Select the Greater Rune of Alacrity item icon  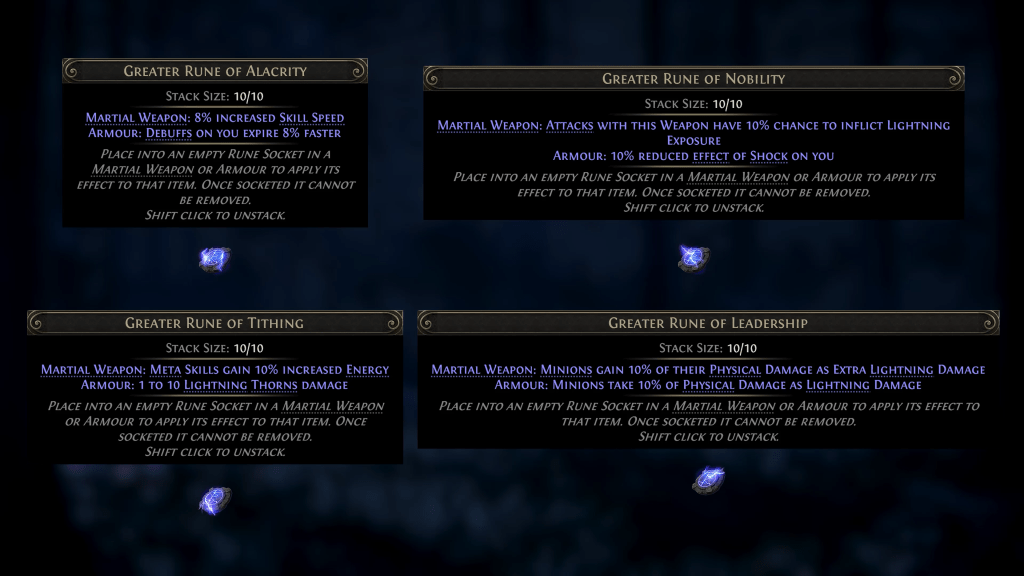[x=214, y=260]
